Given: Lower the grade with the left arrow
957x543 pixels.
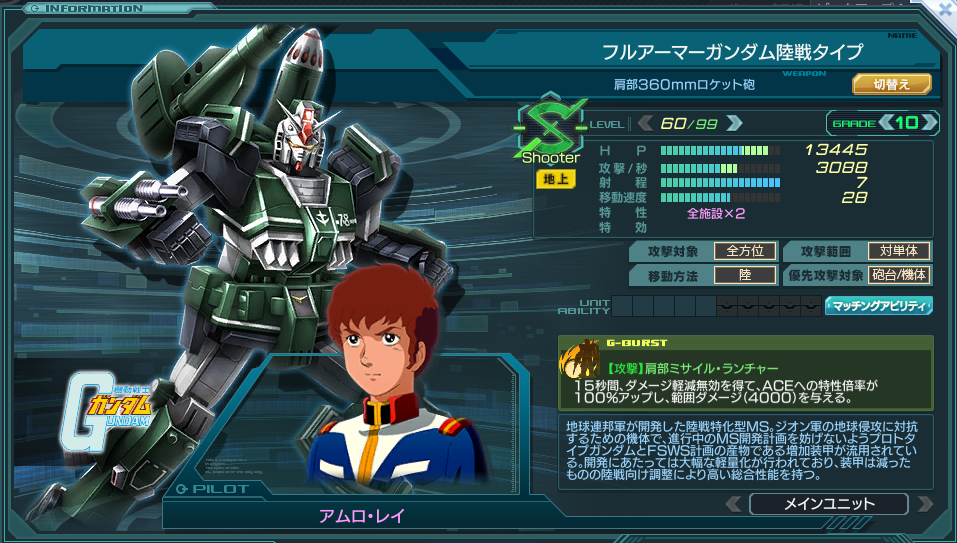Looking at the screenshot, I should (885, 123).
